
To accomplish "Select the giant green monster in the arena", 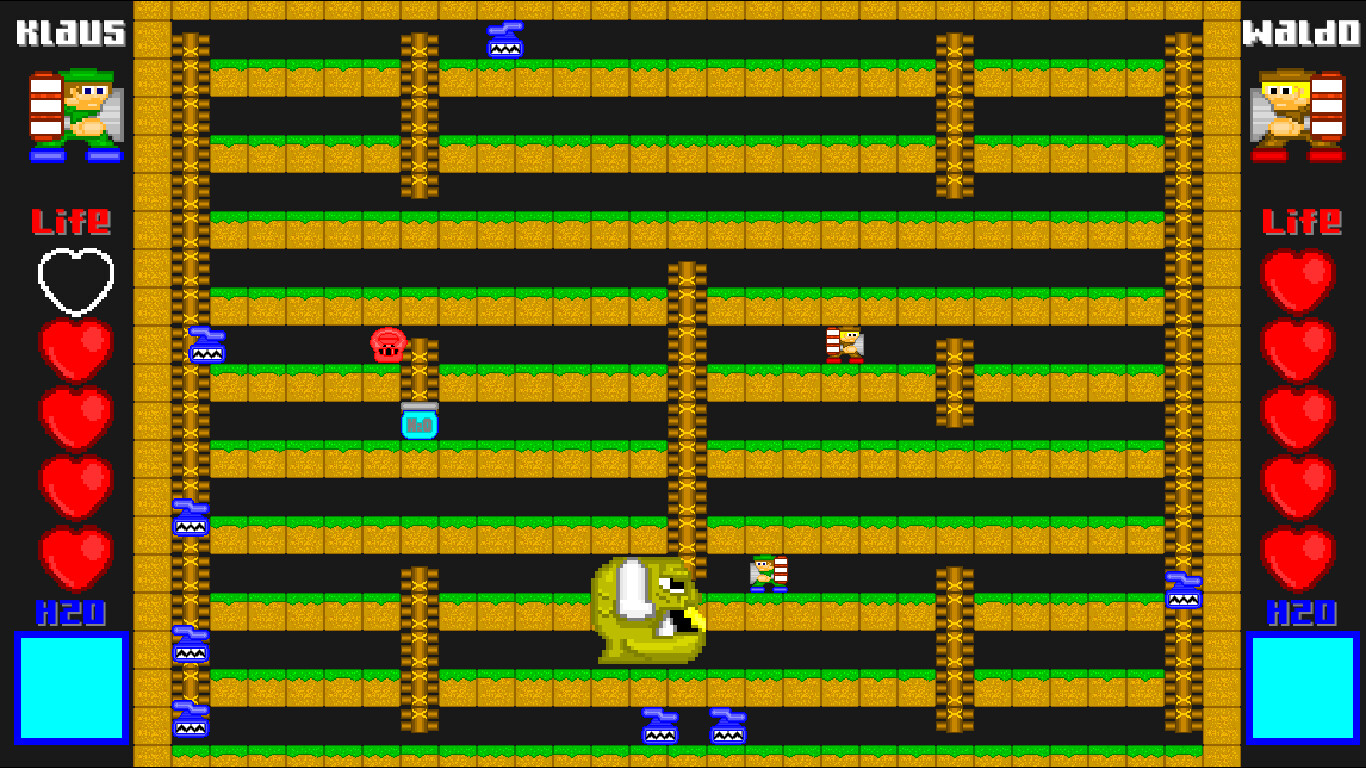I will click(650, 610).
